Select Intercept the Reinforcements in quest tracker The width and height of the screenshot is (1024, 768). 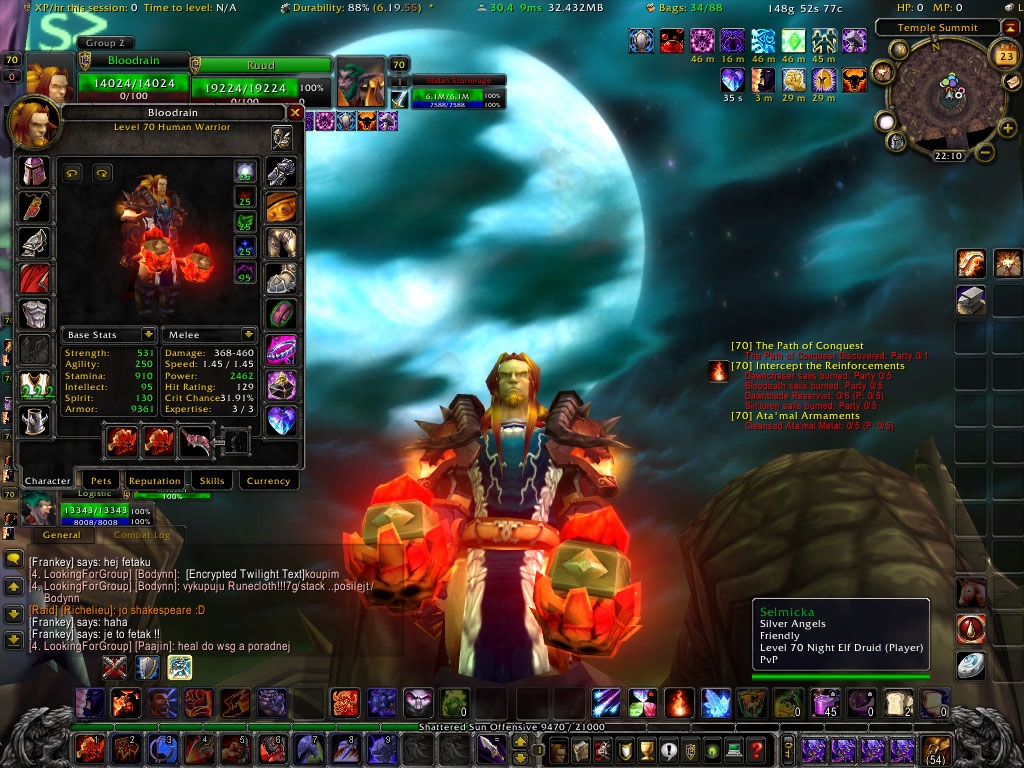point(816,366)
